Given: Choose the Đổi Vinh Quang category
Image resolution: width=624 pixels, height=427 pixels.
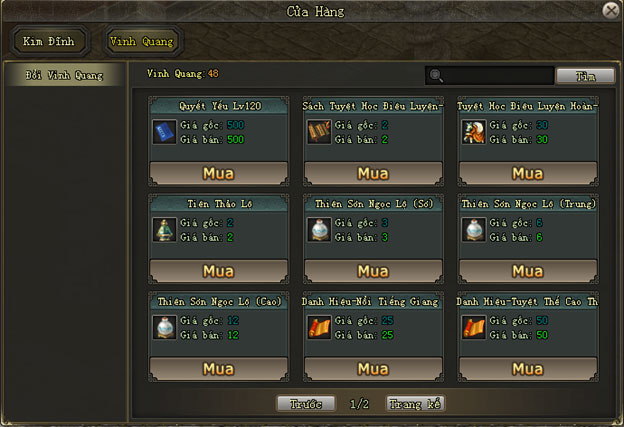Looking at the screenshot, I should pos(64,75).
